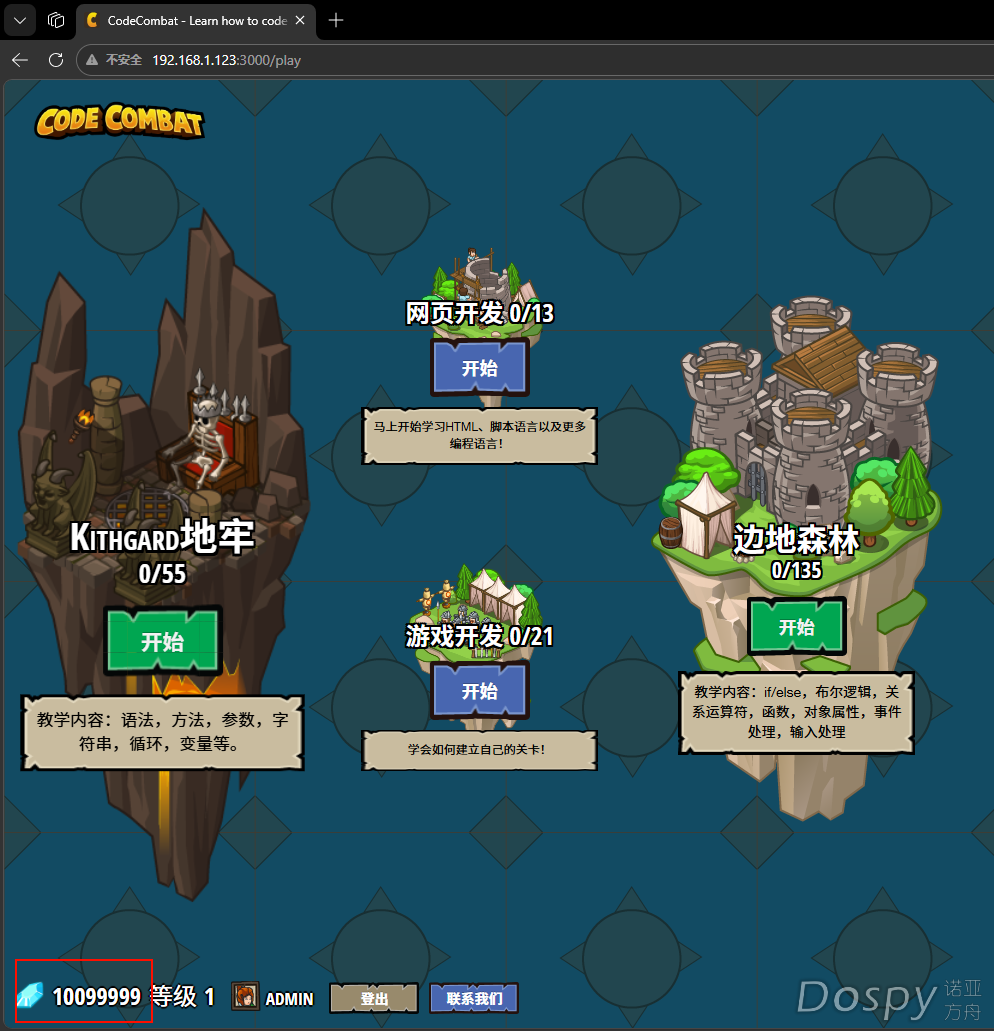994x1031 pixels.
Task: Begin the 游戏开发 campaign
Action: (479, 691)
